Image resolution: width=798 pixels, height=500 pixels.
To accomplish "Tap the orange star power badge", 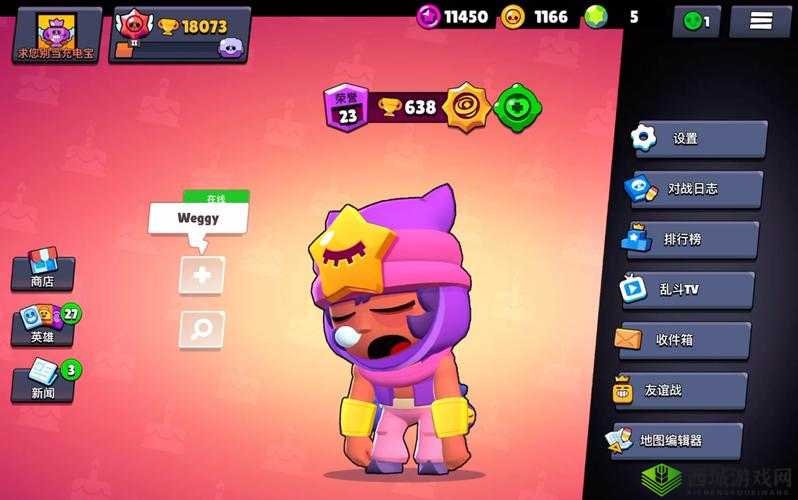I will click(x=468, y=106).
